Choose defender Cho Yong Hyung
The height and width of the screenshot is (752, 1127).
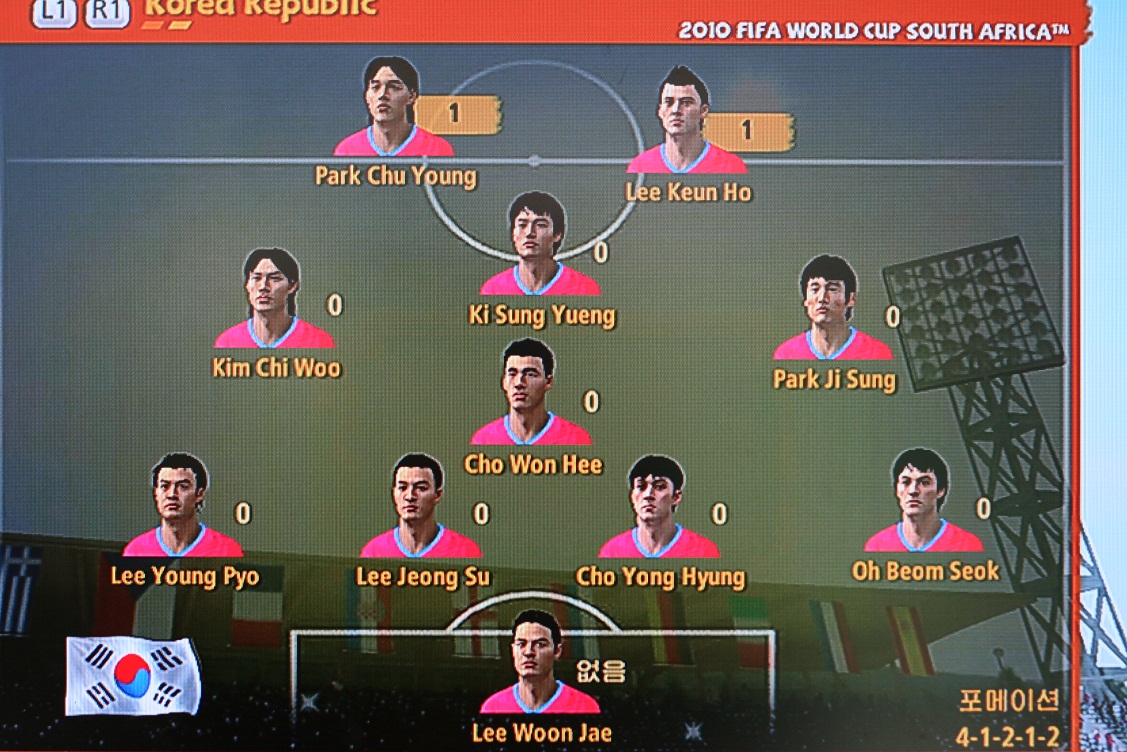pyautogui.click(x=657, y=508)
